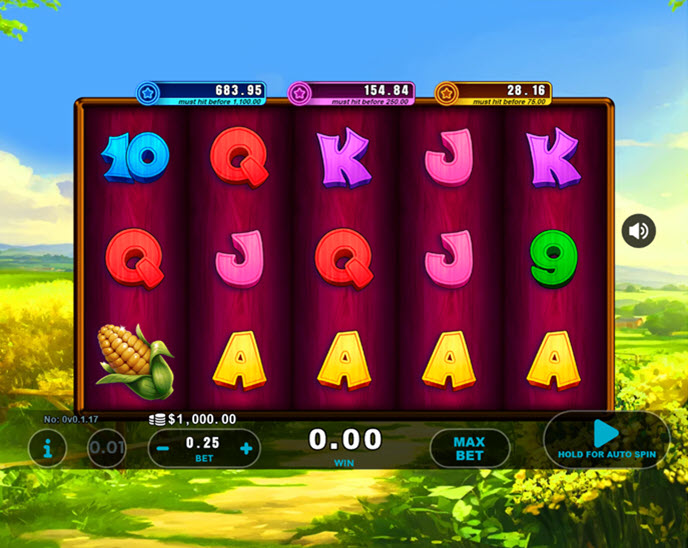Set the wager with MAX BET
The image size is (688, 548).
pyautogui.click(x=469, y=448)
